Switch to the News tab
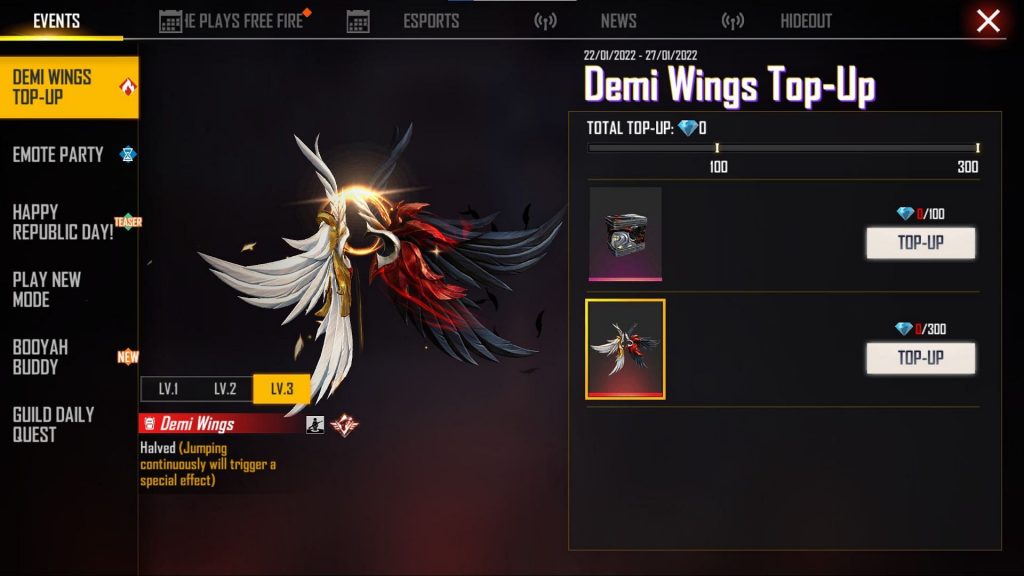The image size is (1024, 576). click(x=618, y=21)
